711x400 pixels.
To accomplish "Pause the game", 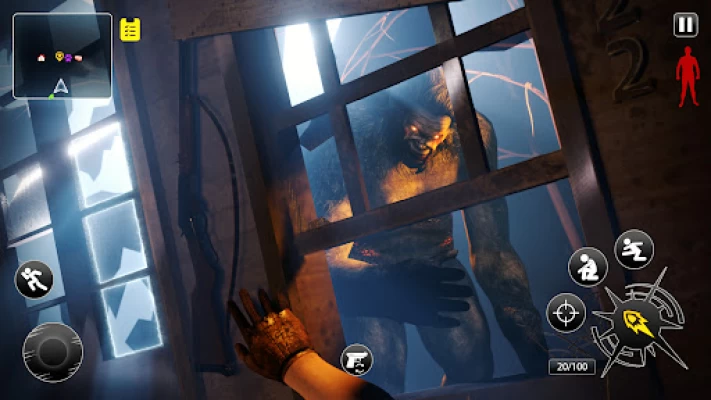I will click(685, 25).
